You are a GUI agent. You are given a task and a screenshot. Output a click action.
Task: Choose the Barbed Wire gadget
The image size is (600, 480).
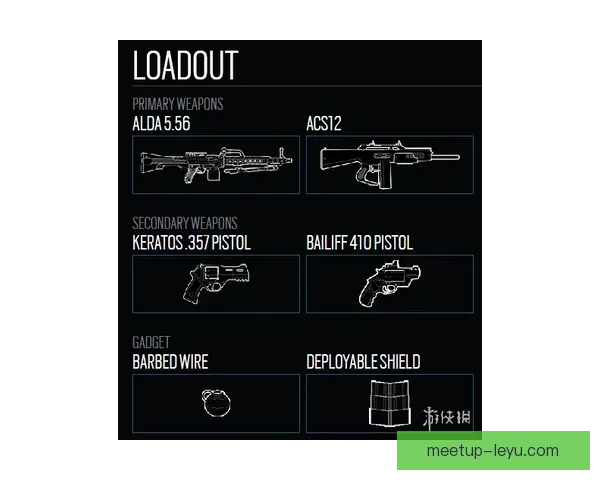216,403
